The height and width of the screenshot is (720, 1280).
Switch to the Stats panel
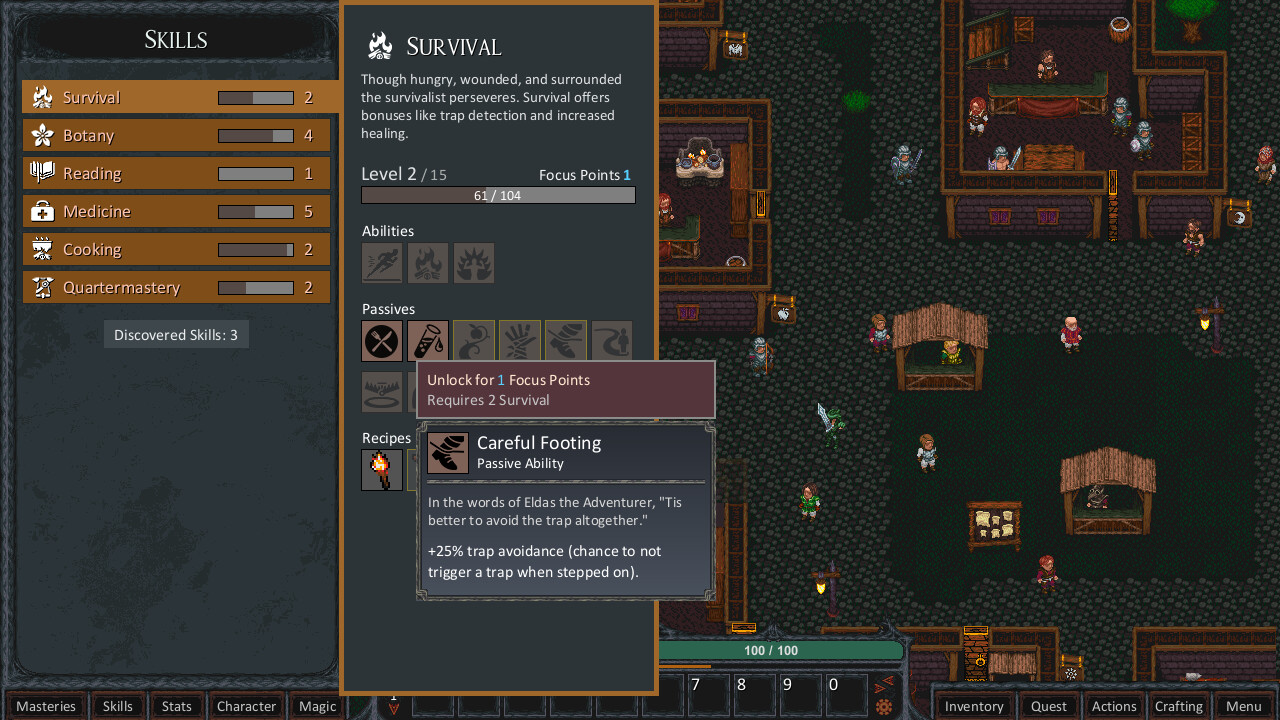tap(177, 706)
